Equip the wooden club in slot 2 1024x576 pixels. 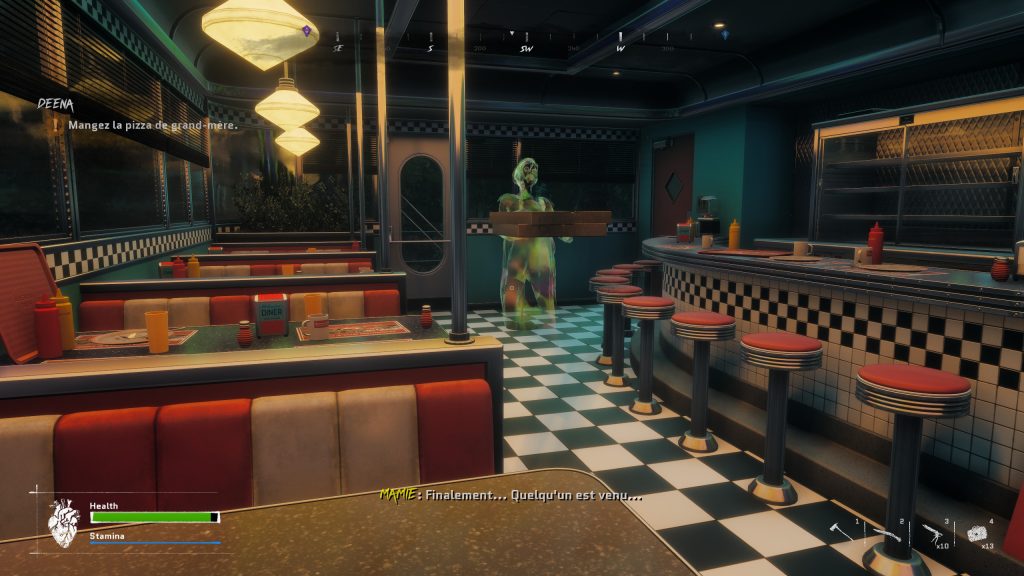point(887,535)
